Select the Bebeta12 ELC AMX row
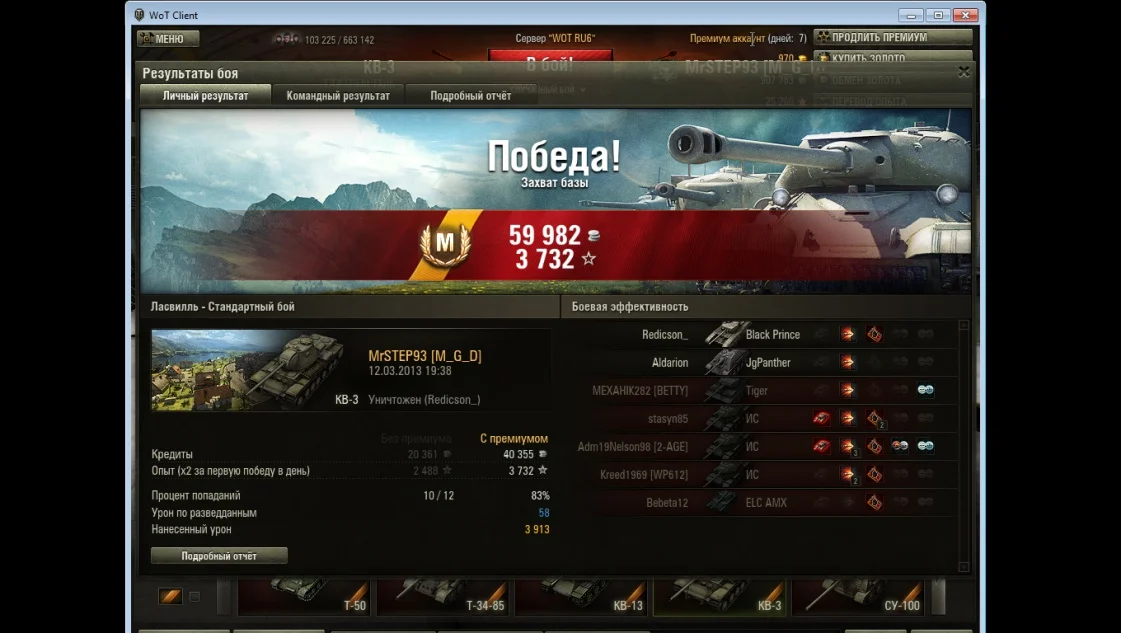 pos(765,503)
